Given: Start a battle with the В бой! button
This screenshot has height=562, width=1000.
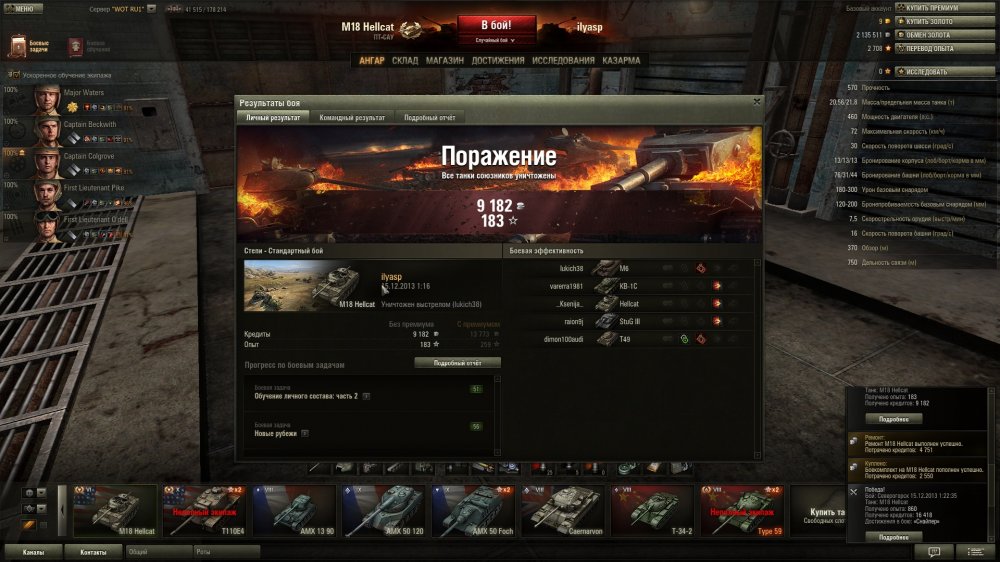Looking at the screenshot, I should pyautogui.click(x=497, y=25).
